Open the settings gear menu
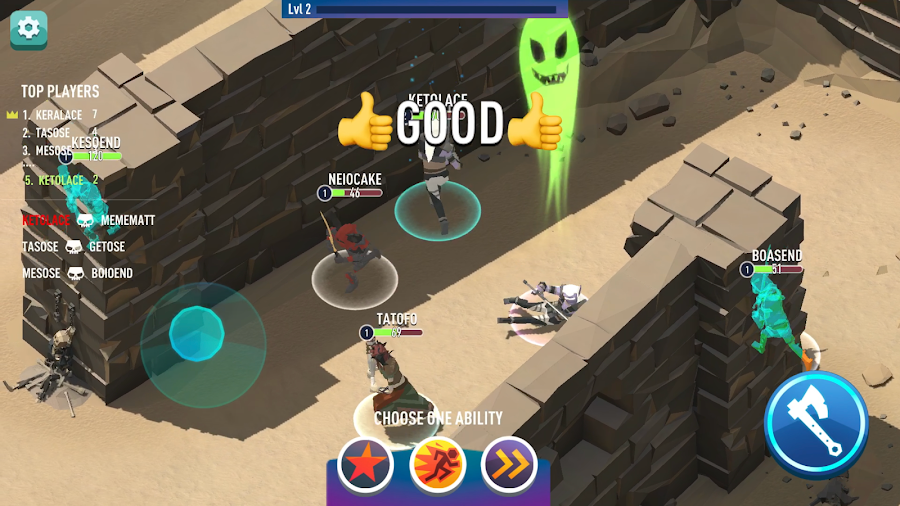The image size is (900, 506). [29, 28]
